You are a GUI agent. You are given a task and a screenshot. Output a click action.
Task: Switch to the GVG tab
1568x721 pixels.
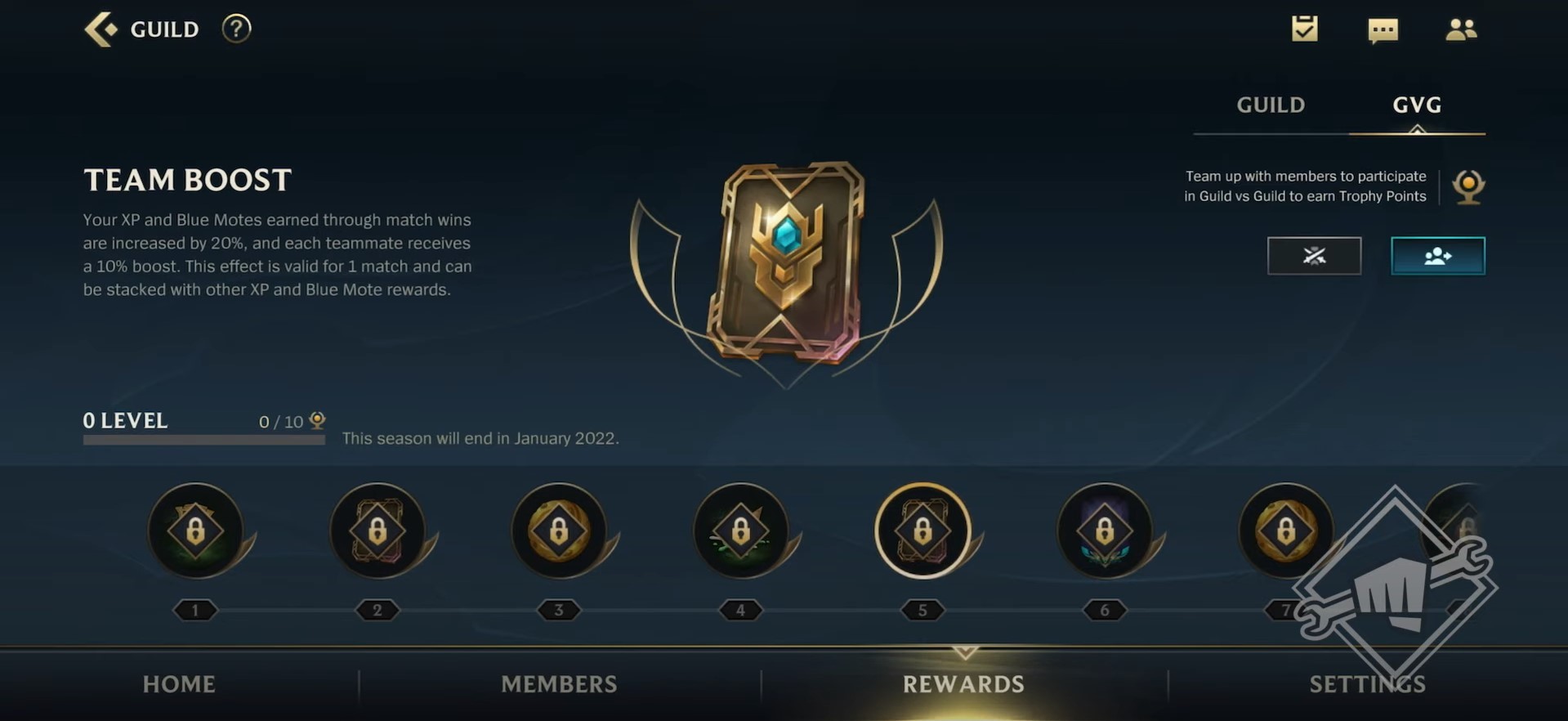(x=1417, y=105)
